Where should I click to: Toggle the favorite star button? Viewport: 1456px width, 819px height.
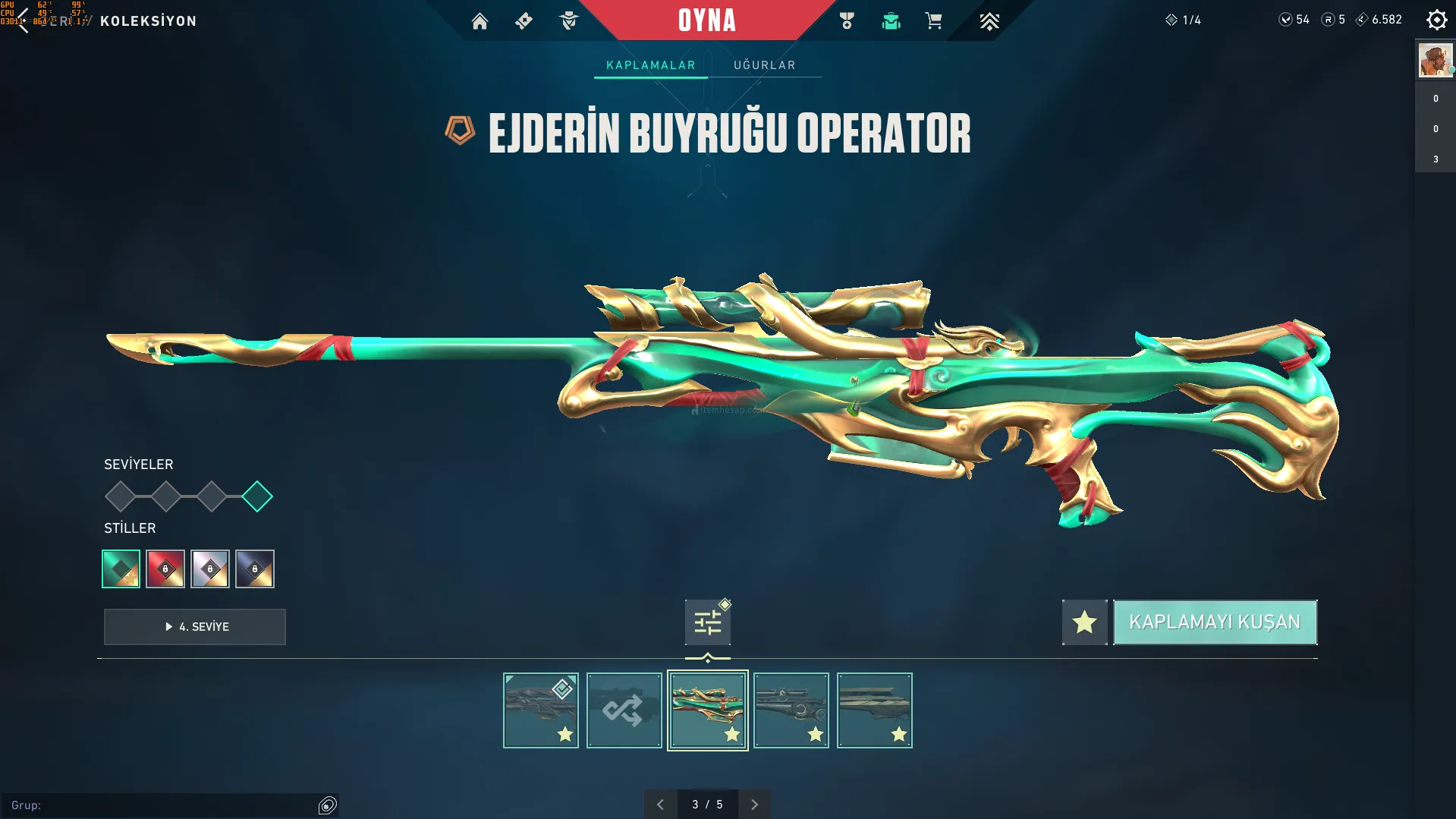pos(1084,622)
